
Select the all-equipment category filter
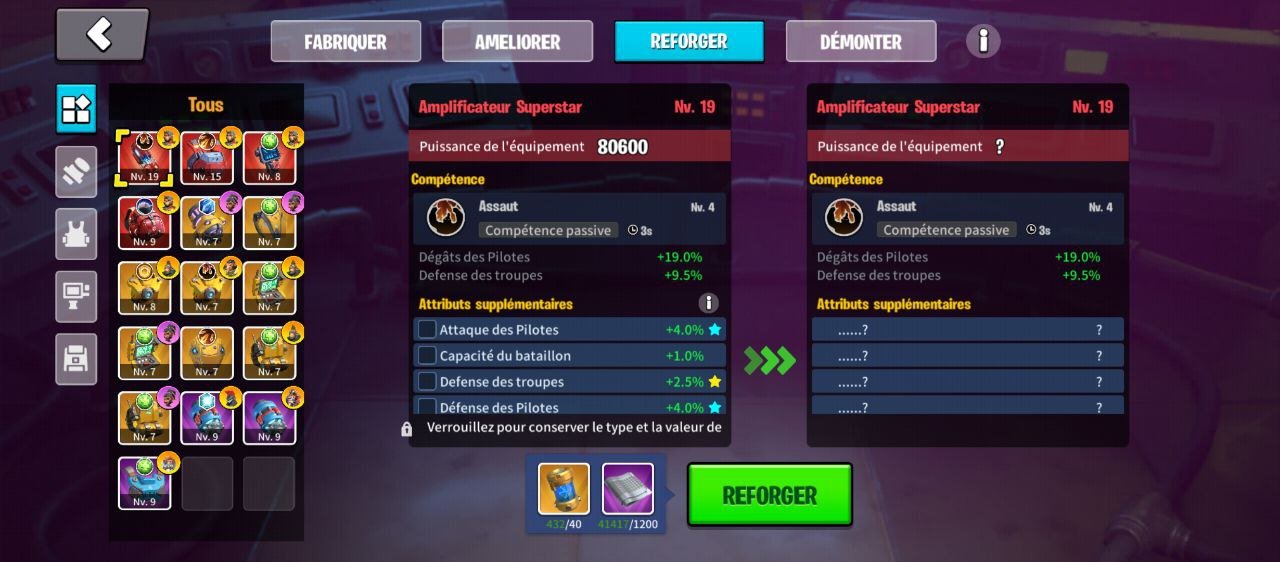tap(76, 109)
